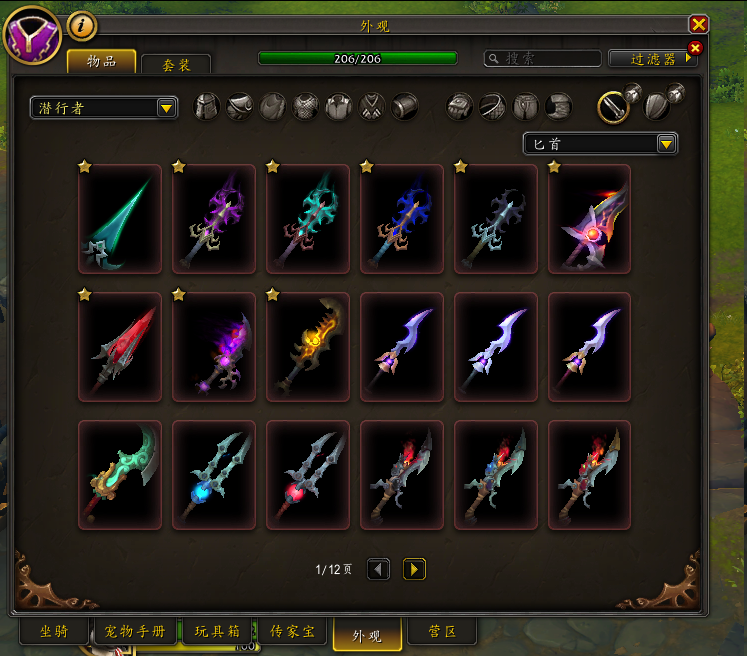Show the 传家宝 heirlooms tab
The height and width of the screenshot is (656, 747).
point(292,632)
